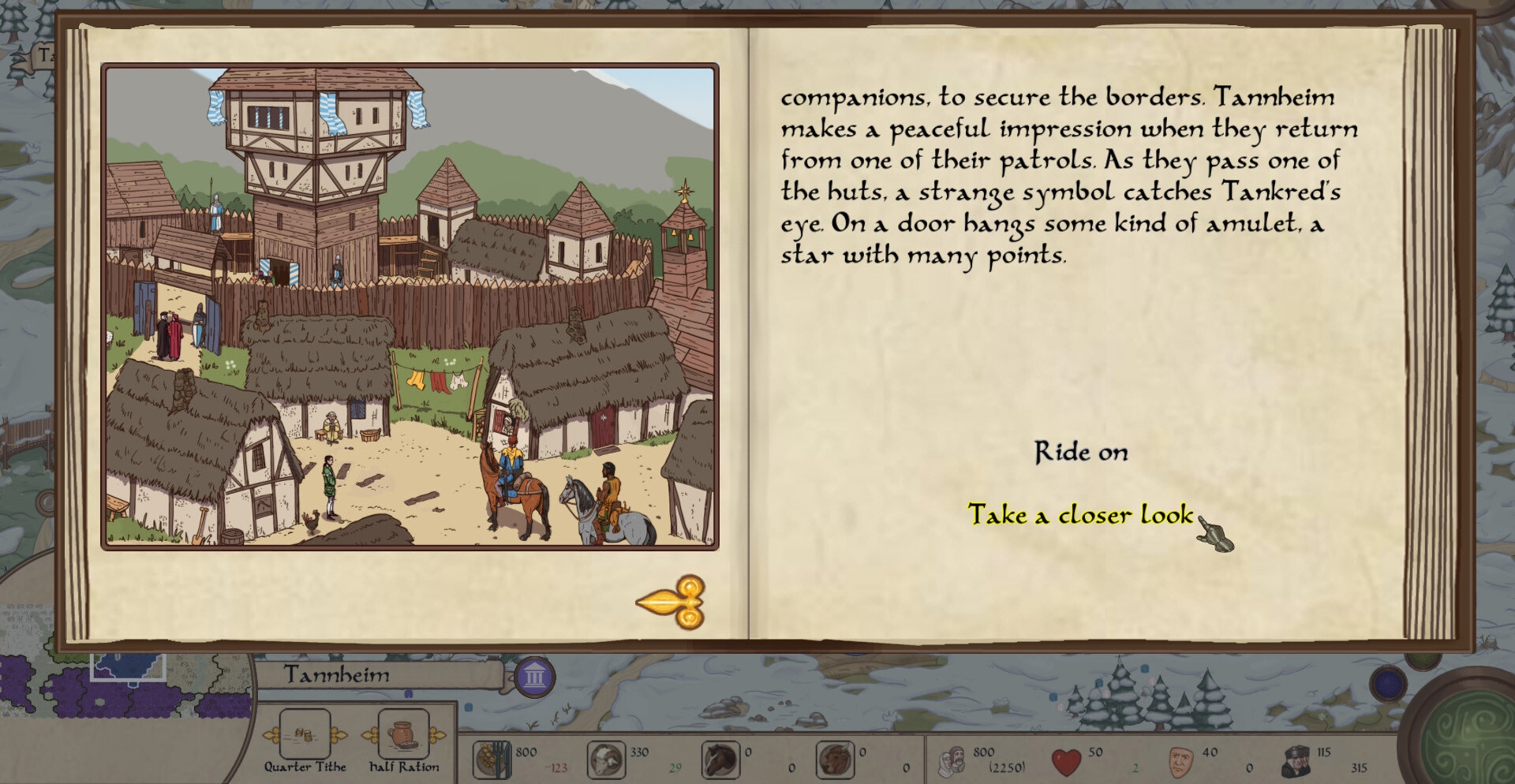Select the horse resource icon
The width and height of the screenshot is (1515, 784).
tap(720, 760)
